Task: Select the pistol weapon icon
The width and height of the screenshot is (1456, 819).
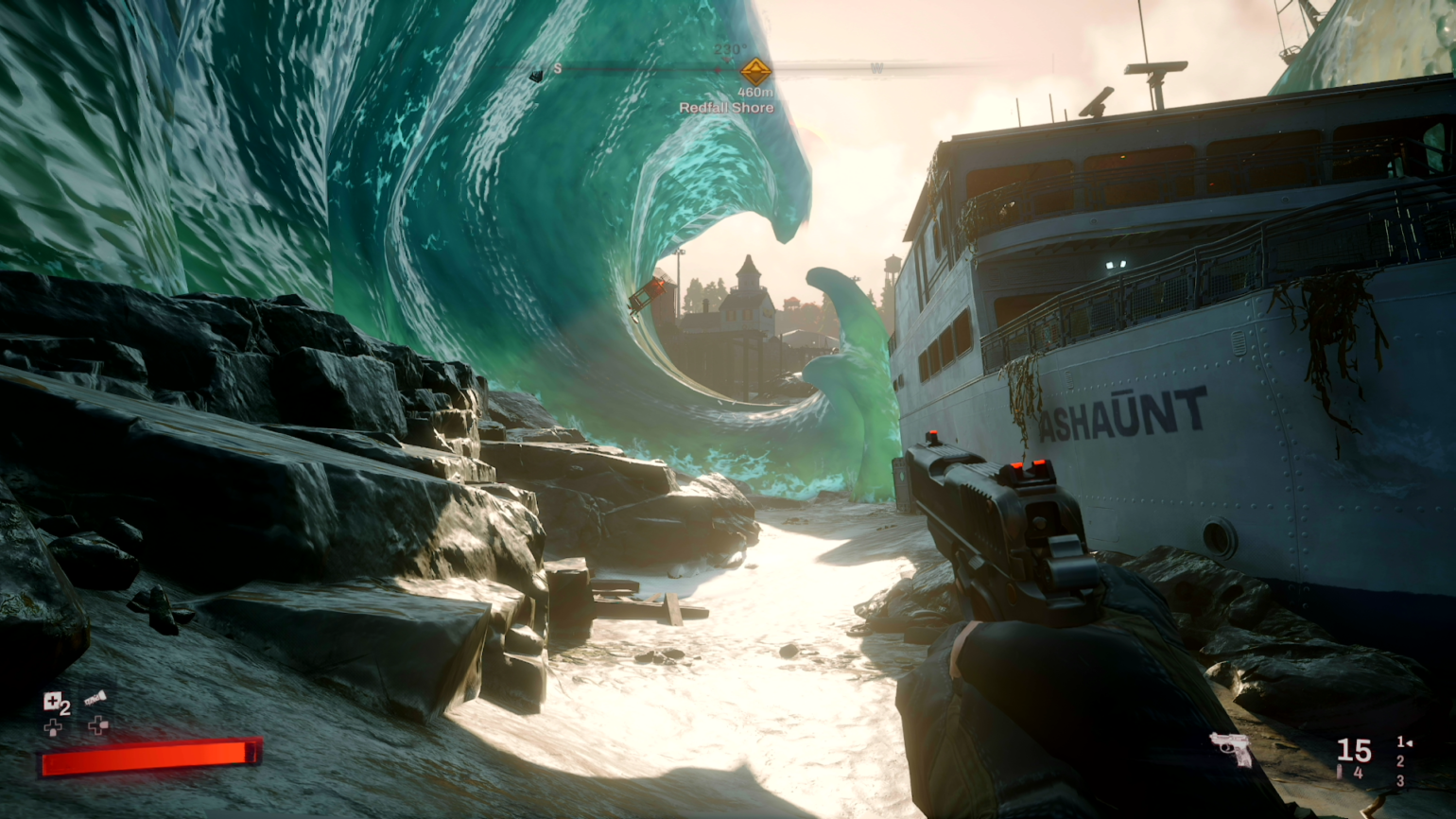Action: coord(1230,748)
